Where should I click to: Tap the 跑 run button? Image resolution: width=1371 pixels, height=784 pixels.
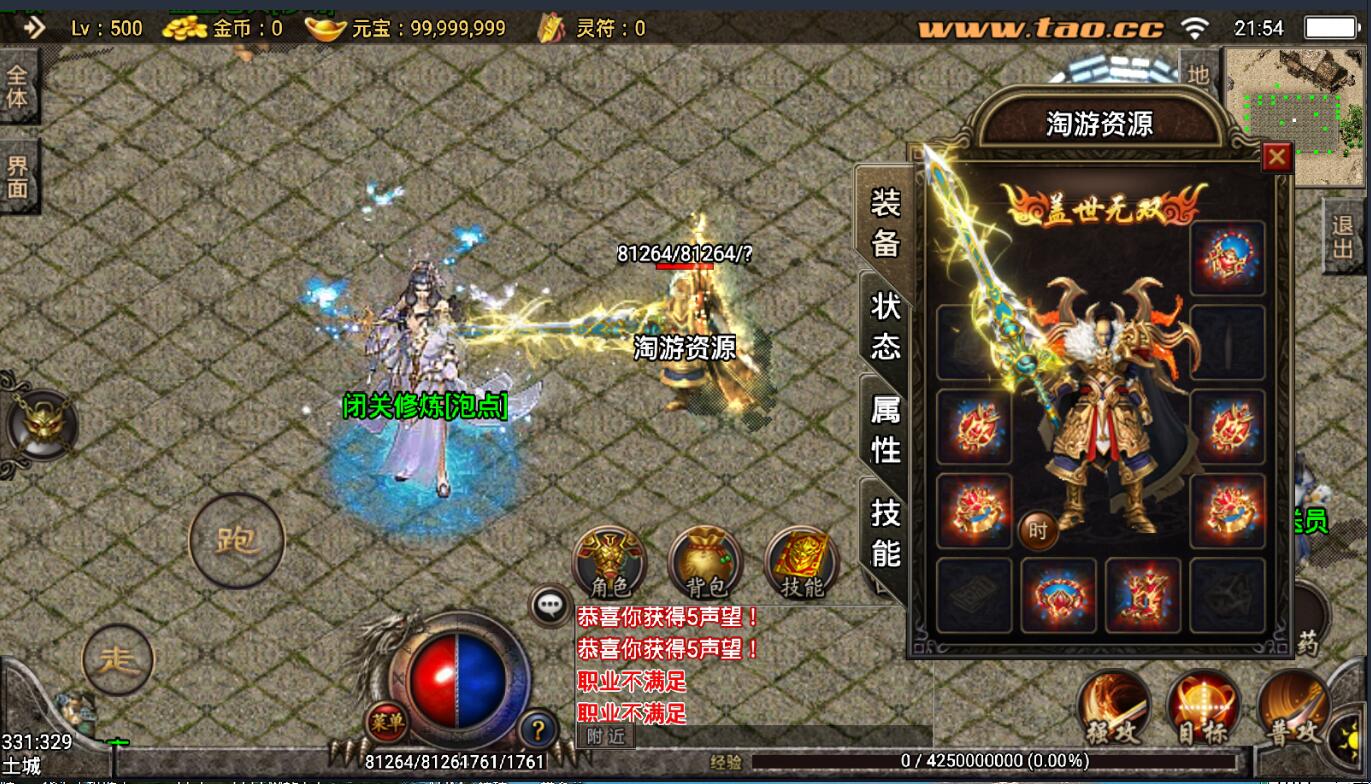click(x=237, y=541)
